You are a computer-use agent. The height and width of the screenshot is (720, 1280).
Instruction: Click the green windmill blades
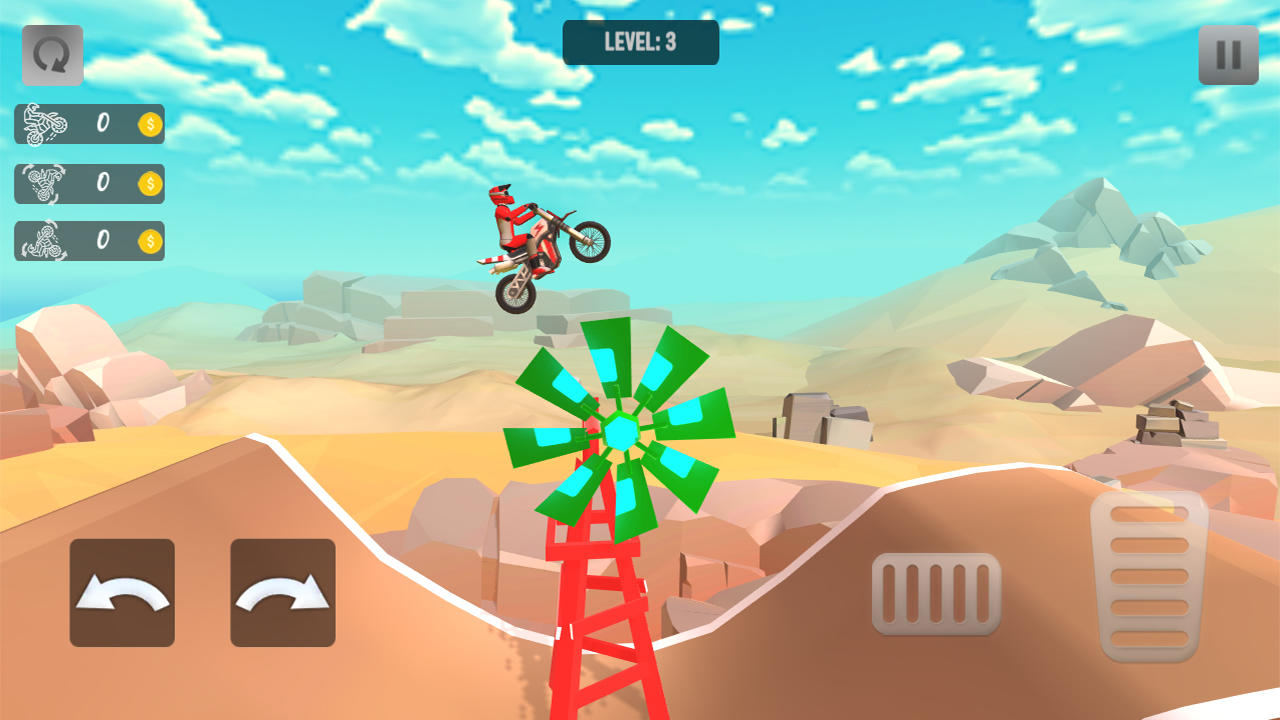coord(620,430)
